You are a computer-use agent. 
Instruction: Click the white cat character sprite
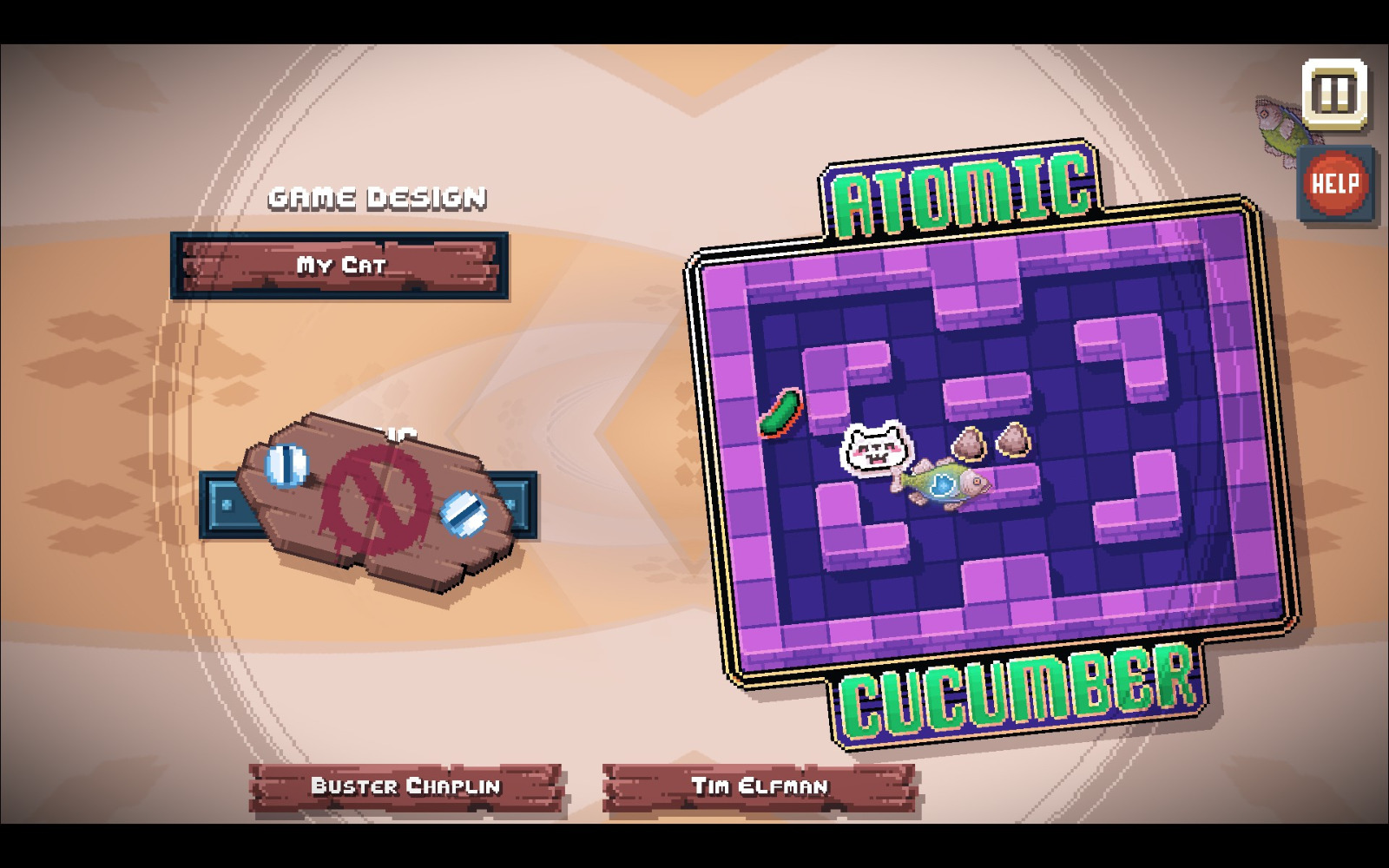point(875,446)
